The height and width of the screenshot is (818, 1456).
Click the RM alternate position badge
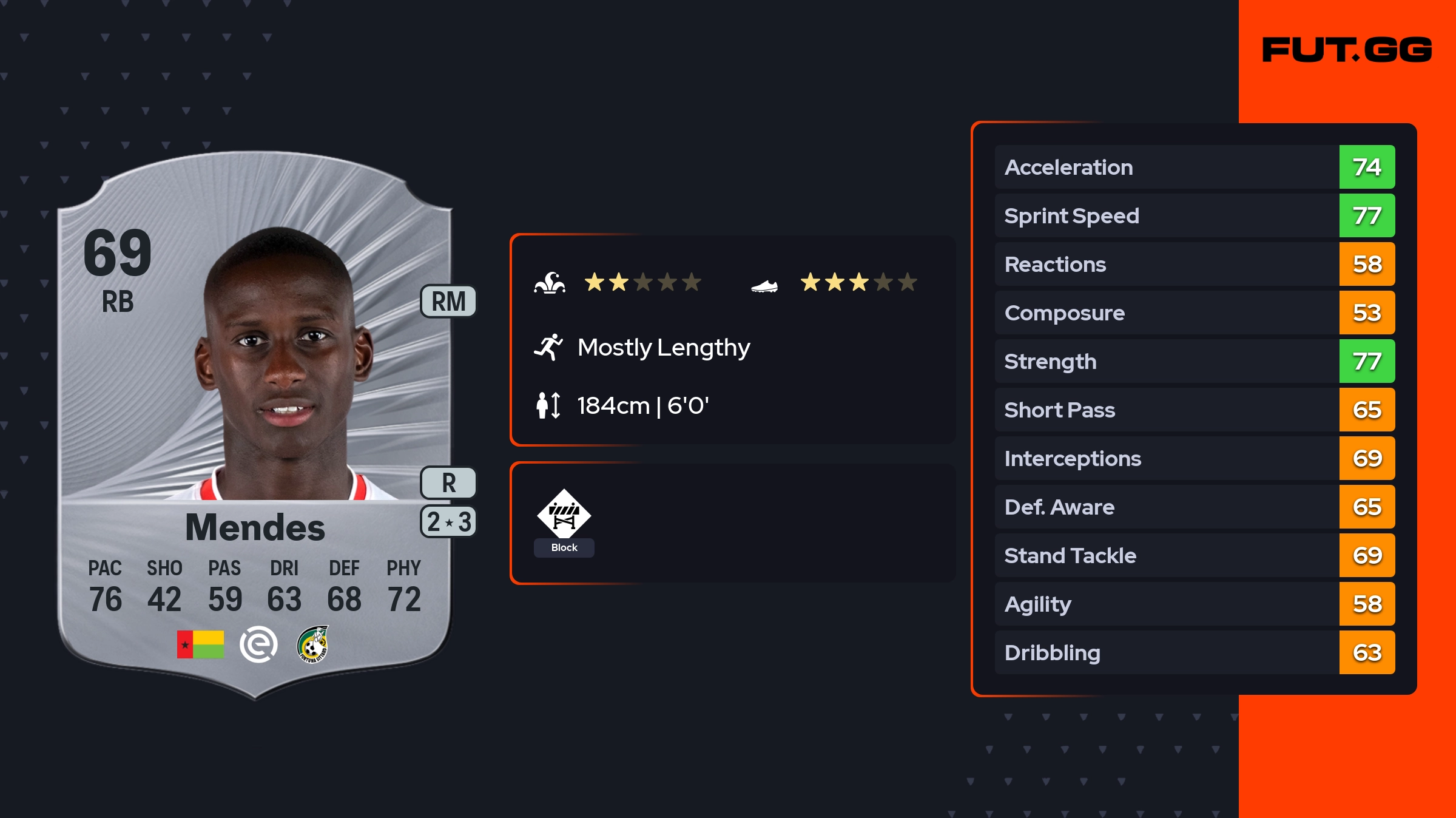pyautogui.click(x=448, y=302)
